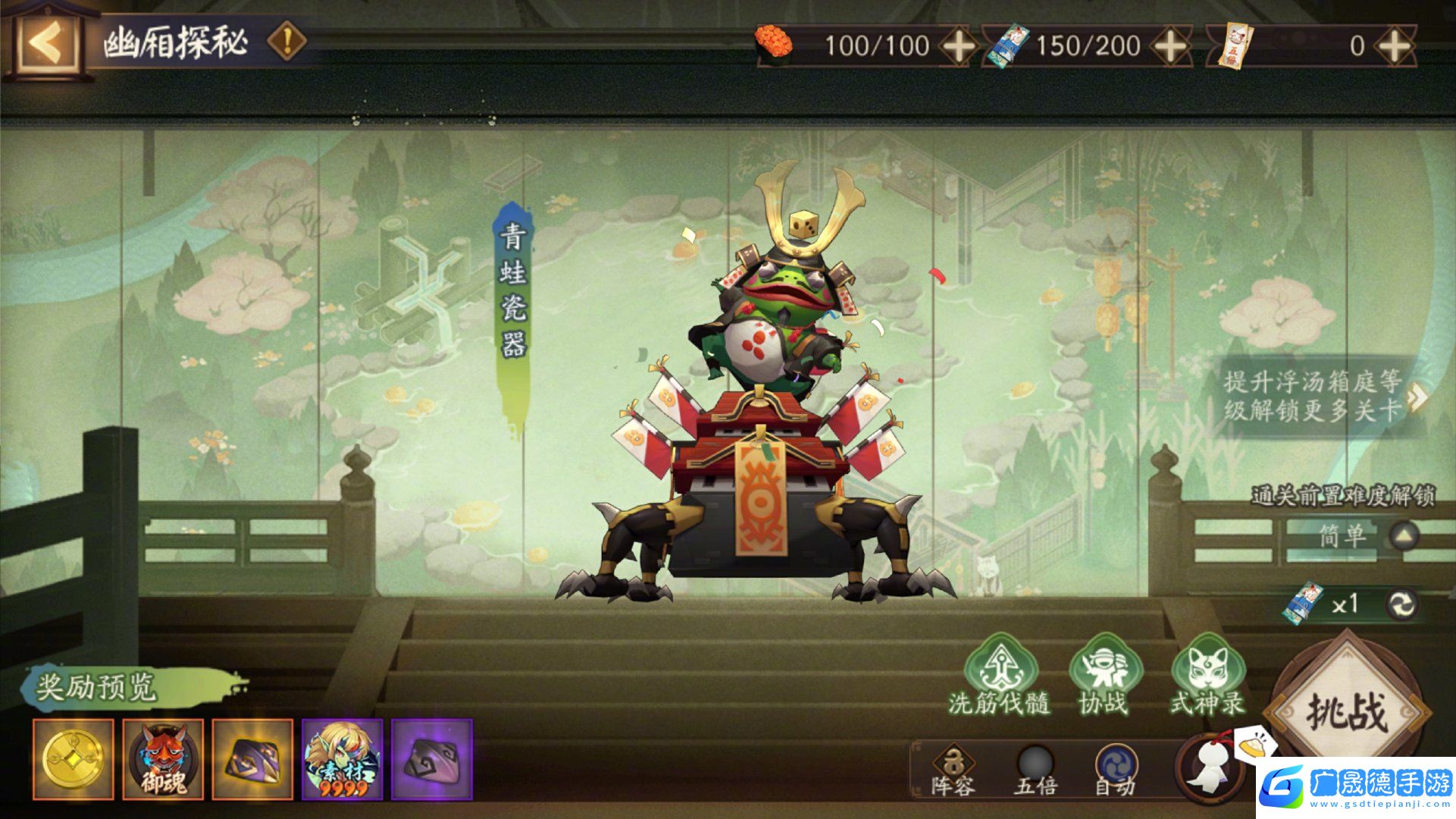Open the exclamation mark info icon

(x=287, y=41)
